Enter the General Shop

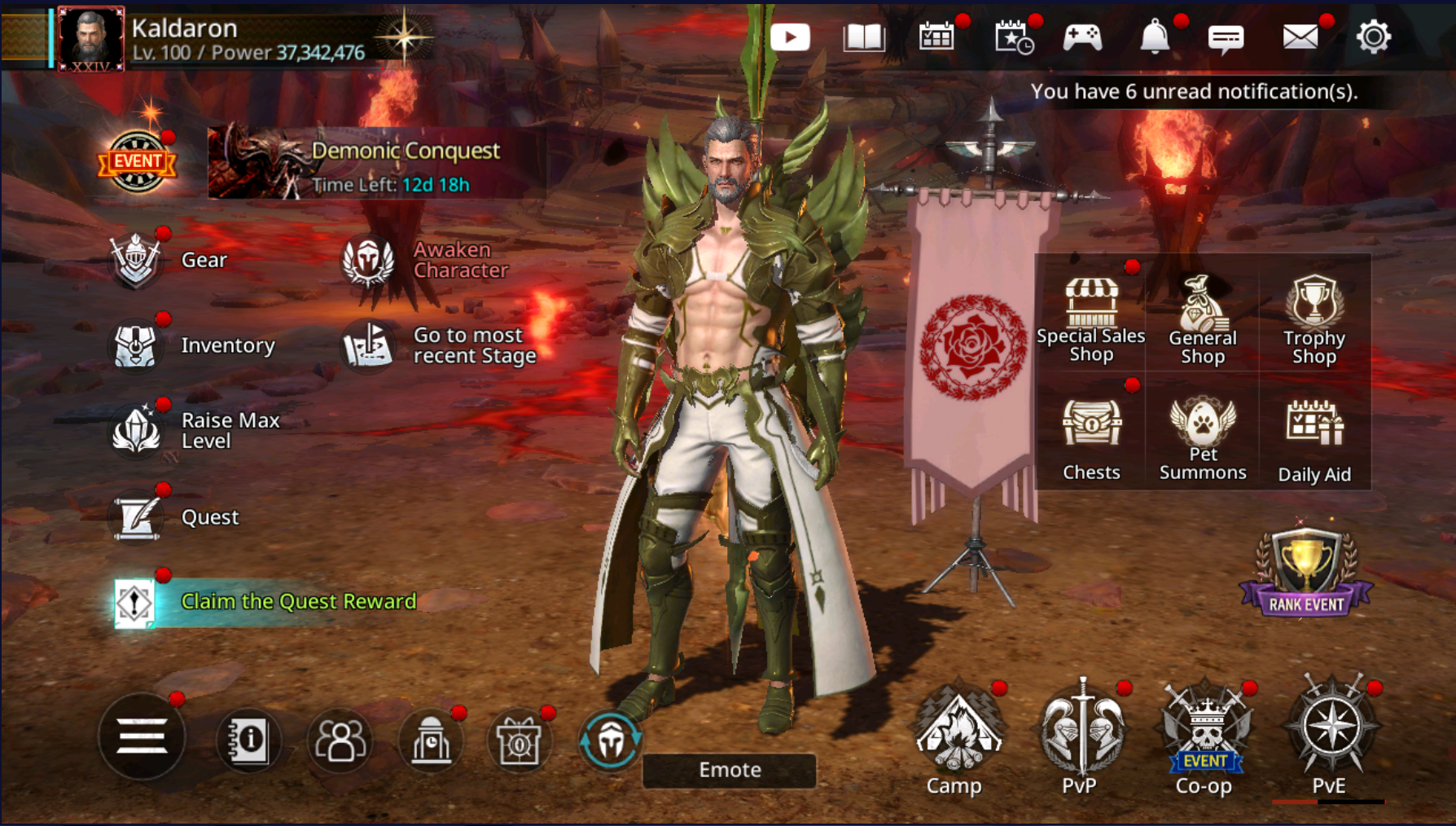tap(1202, 319)
